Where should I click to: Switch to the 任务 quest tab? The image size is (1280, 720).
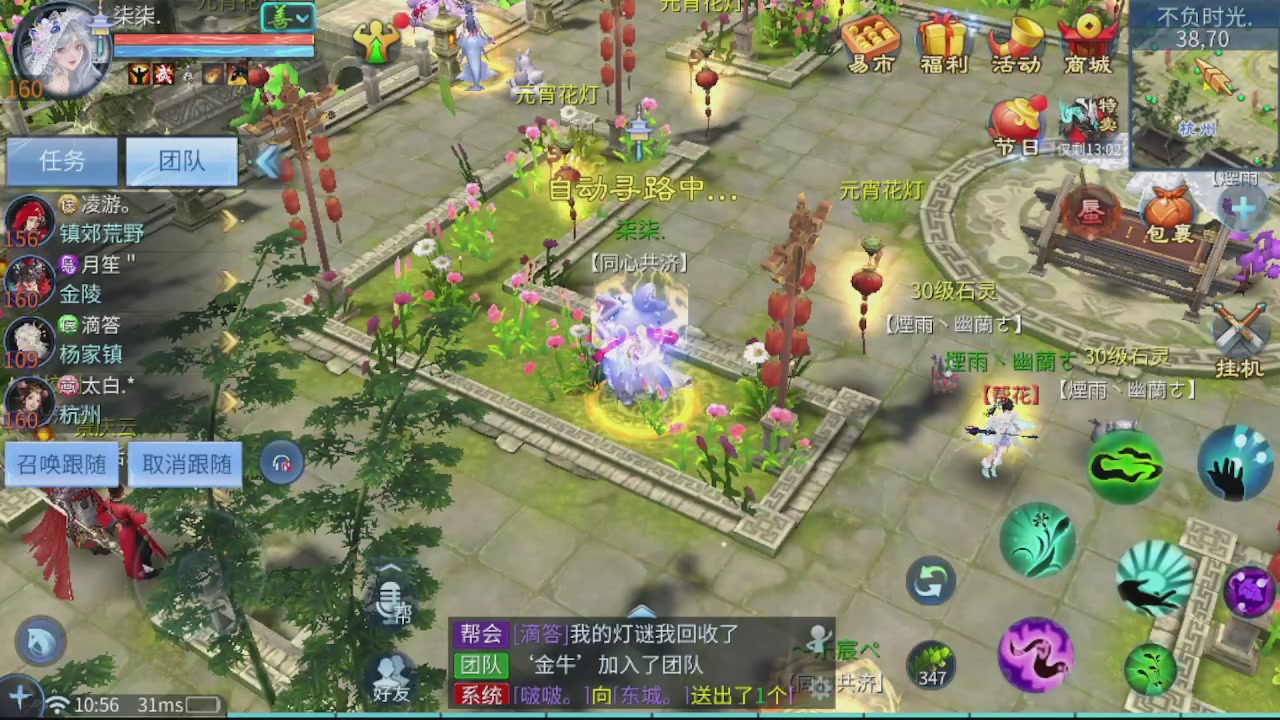[60, 161]
